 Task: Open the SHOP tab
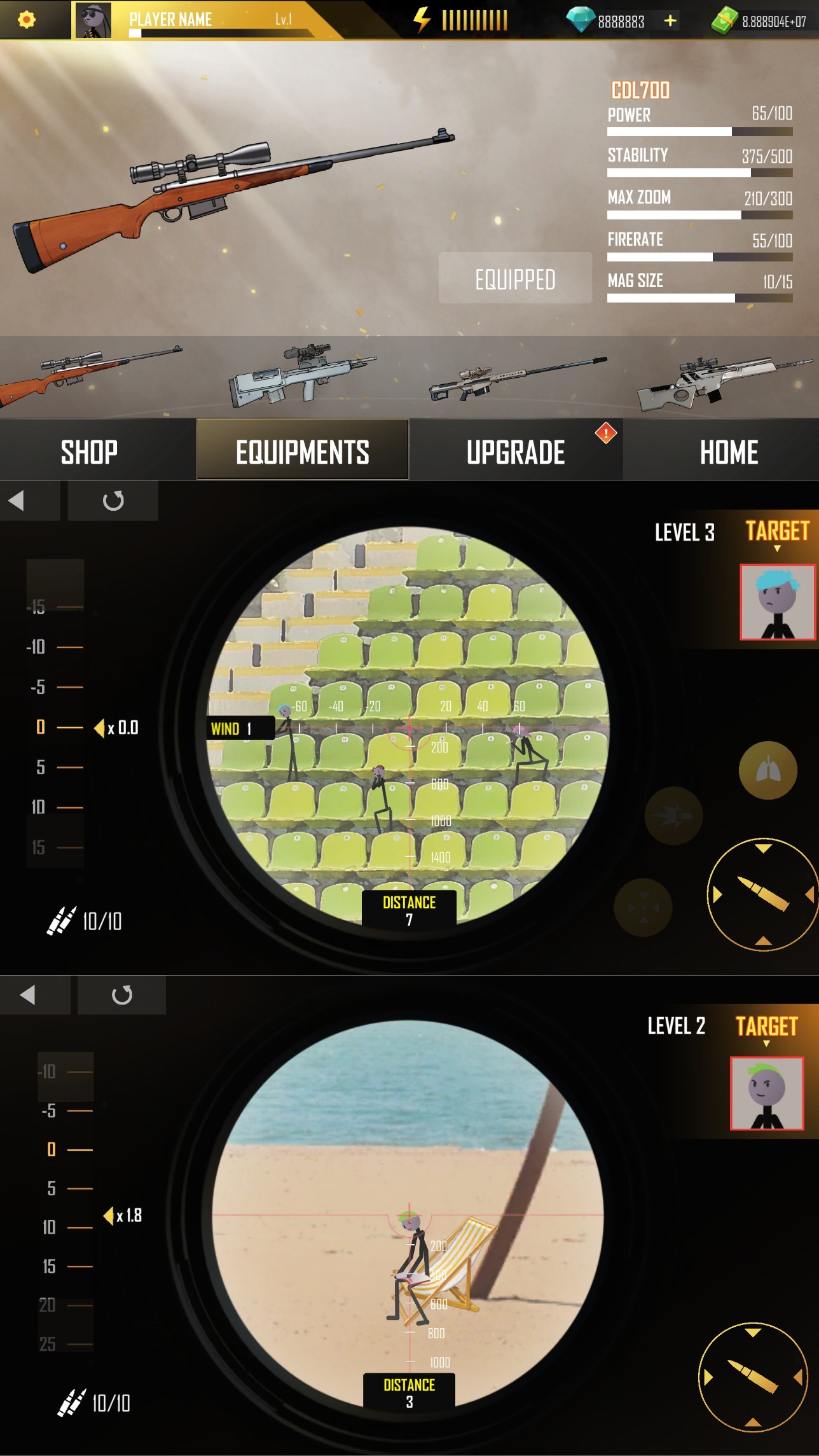89,452
